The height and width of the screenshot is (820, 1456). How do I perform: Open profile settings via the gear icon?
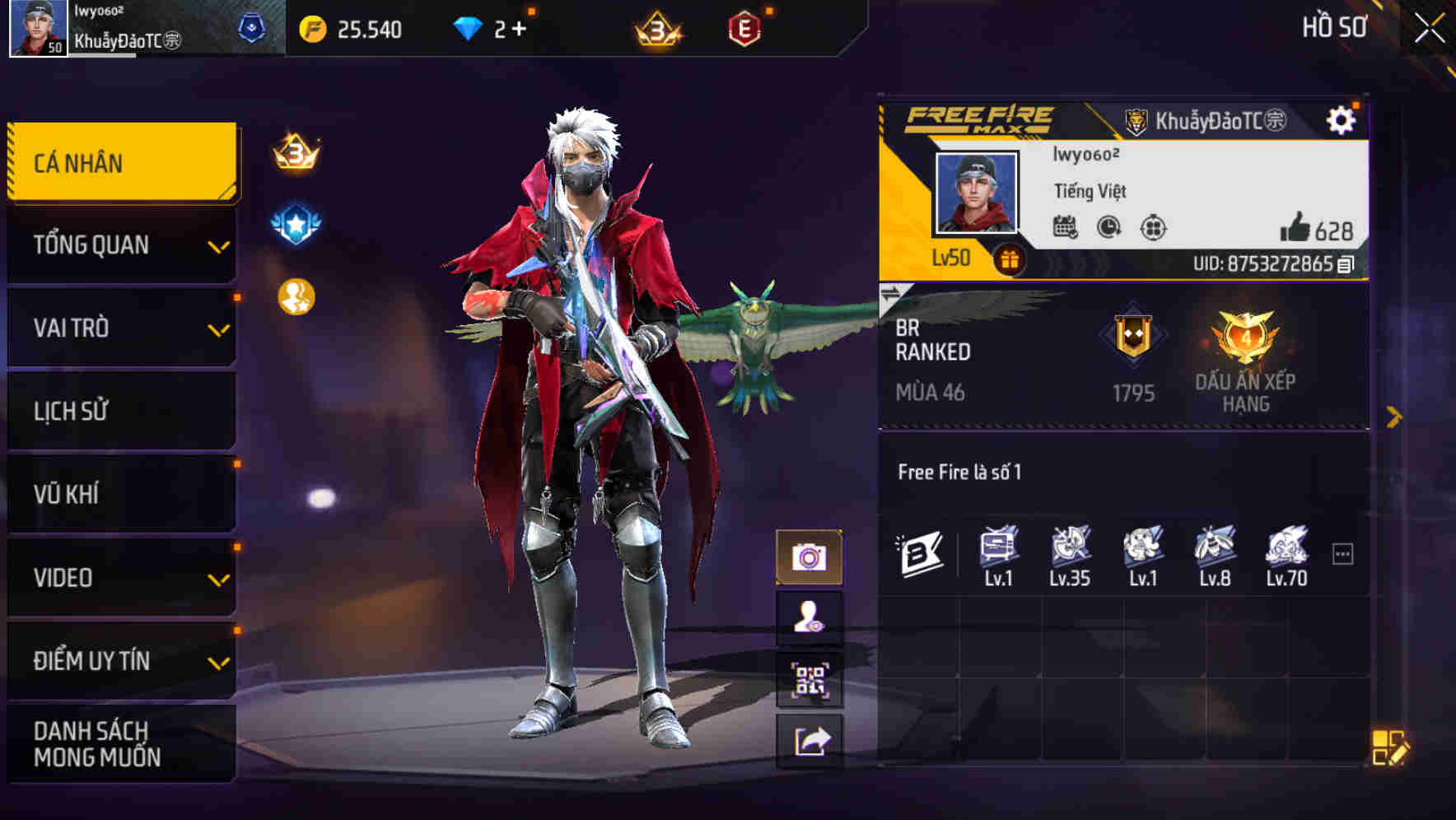coord(1343,119)
